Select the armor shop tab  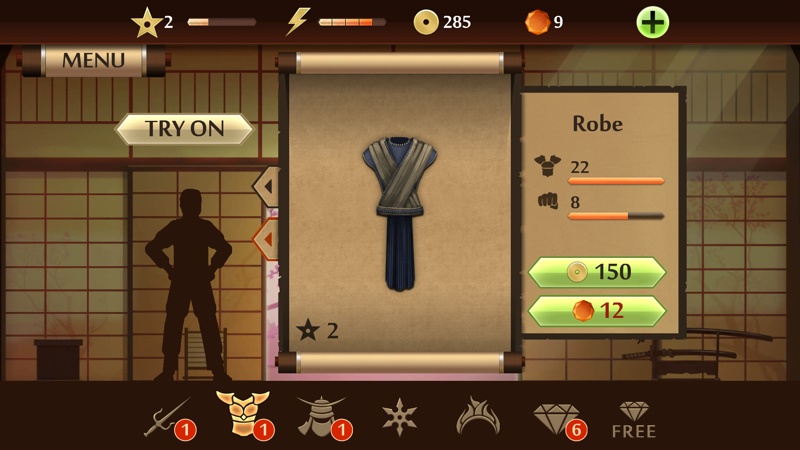(241, 414)
